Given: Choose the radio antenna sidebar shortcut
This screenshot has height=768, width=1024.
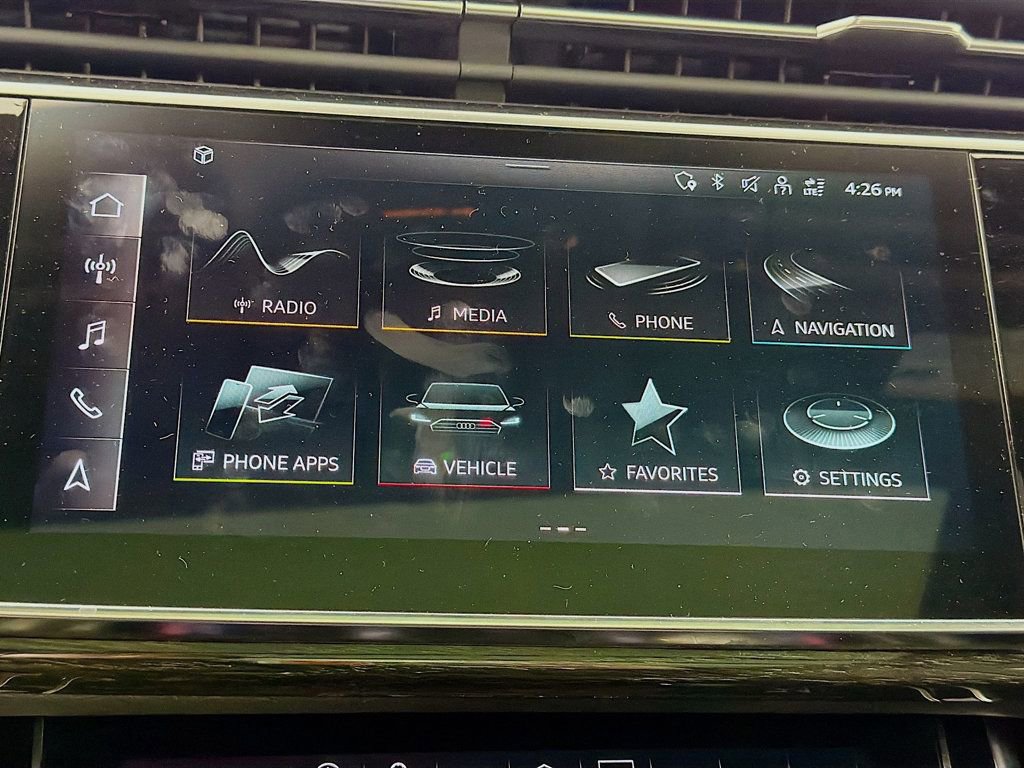Looking at the screenshot, I should (100, 270).
